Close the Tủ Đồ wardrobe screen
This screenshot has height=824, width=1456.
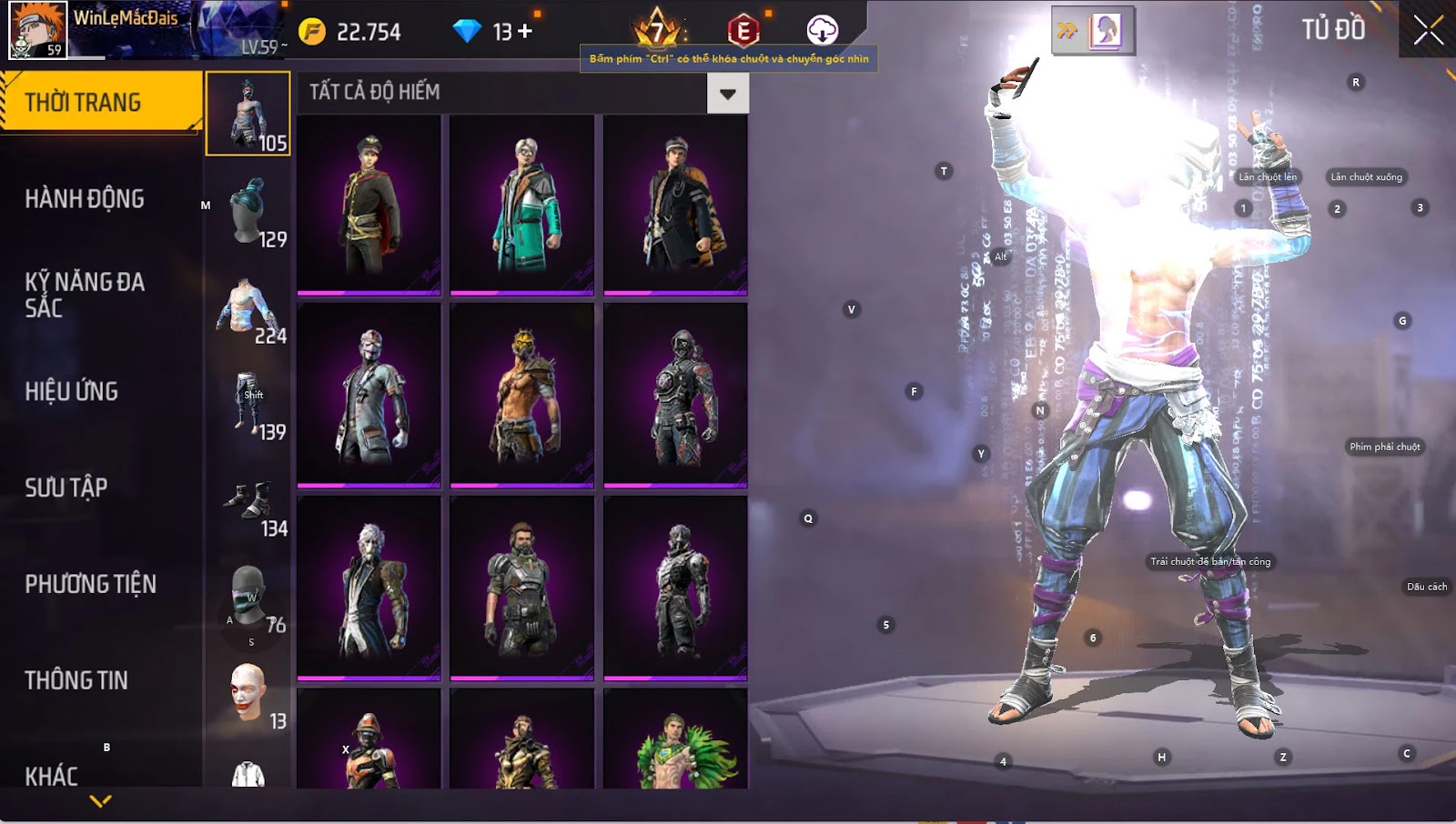point(1428,30)
